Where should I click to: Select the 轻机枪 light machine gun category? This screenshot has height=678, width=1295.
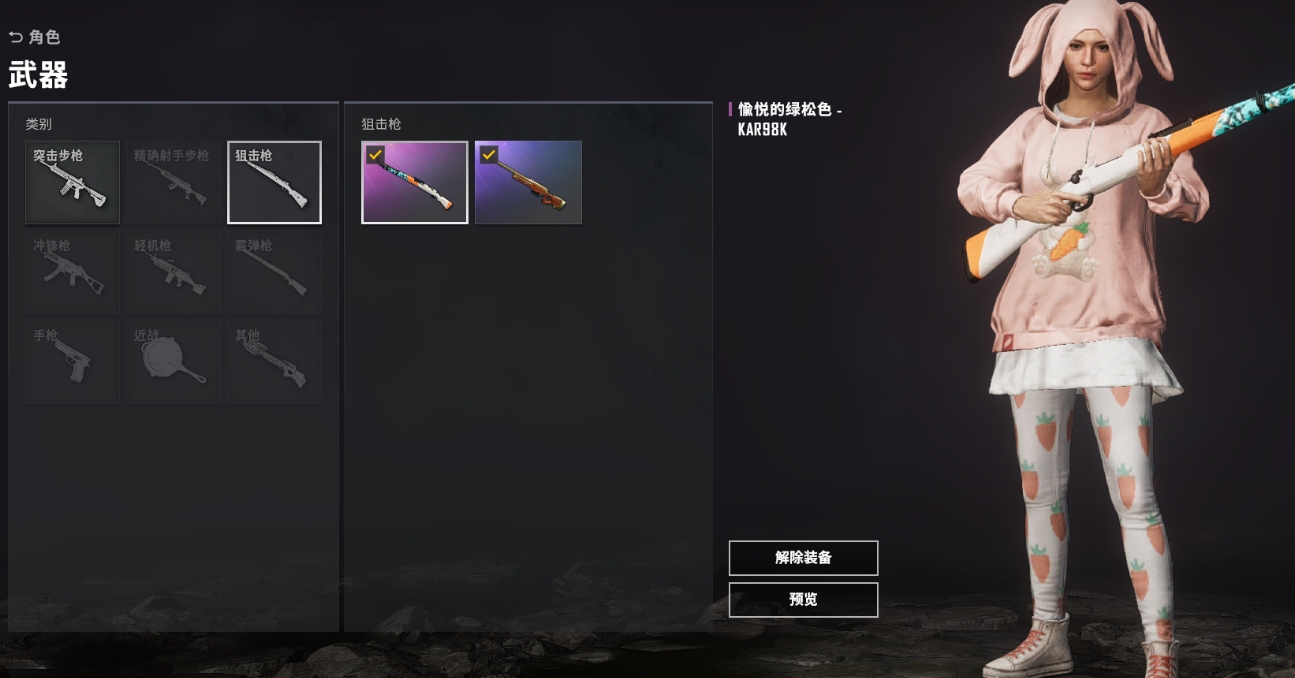point(174,272)
